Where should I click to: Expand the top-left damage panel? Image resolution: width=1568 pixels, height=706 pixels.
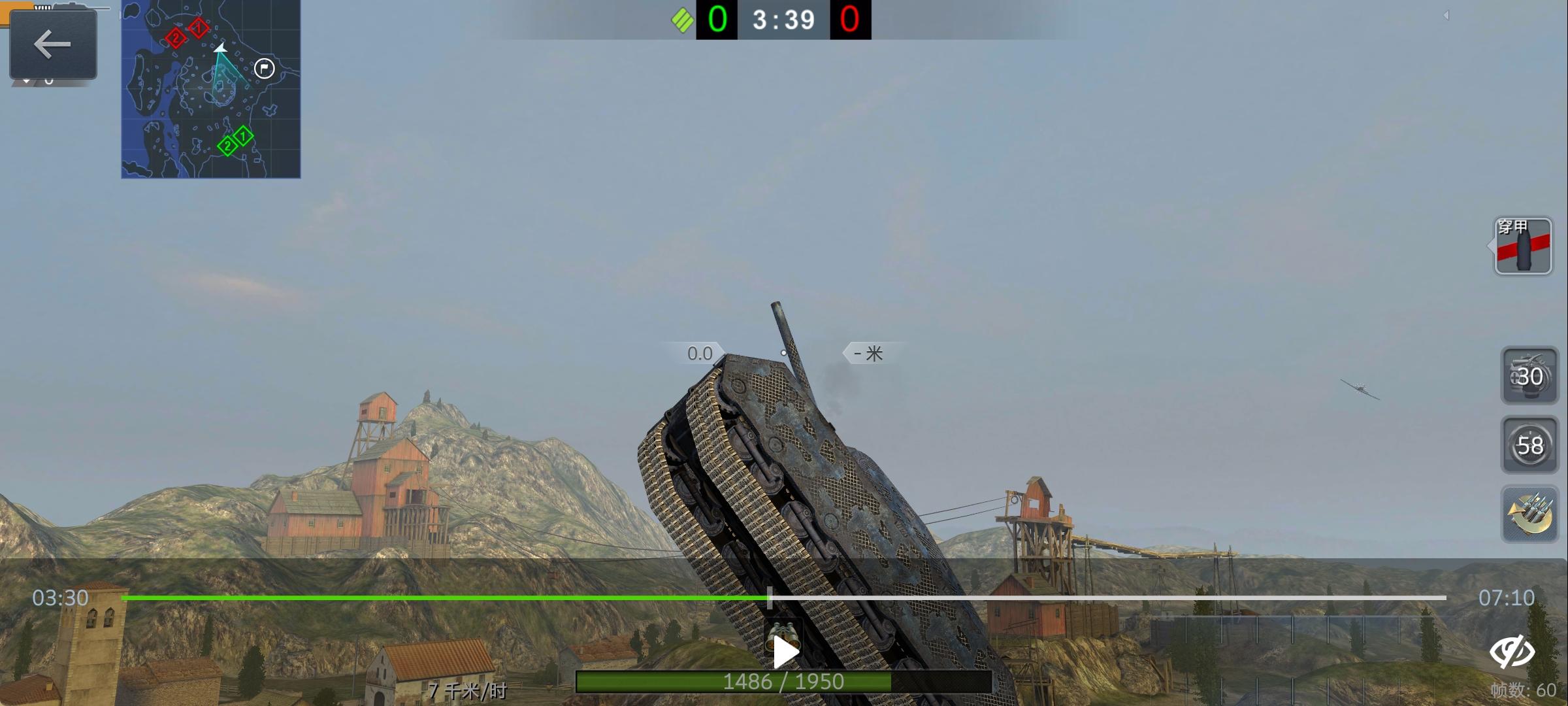pyautogui.click(x=52, y=44)
